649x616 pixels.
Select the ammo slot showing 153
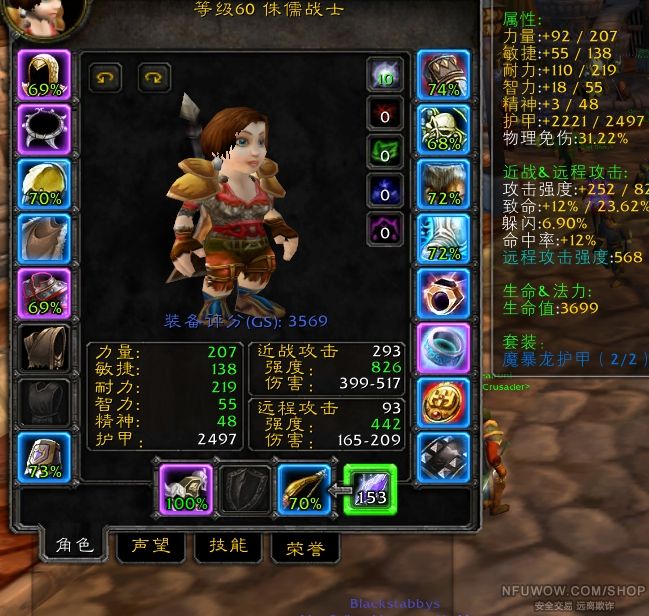click(x=370, y=490)
